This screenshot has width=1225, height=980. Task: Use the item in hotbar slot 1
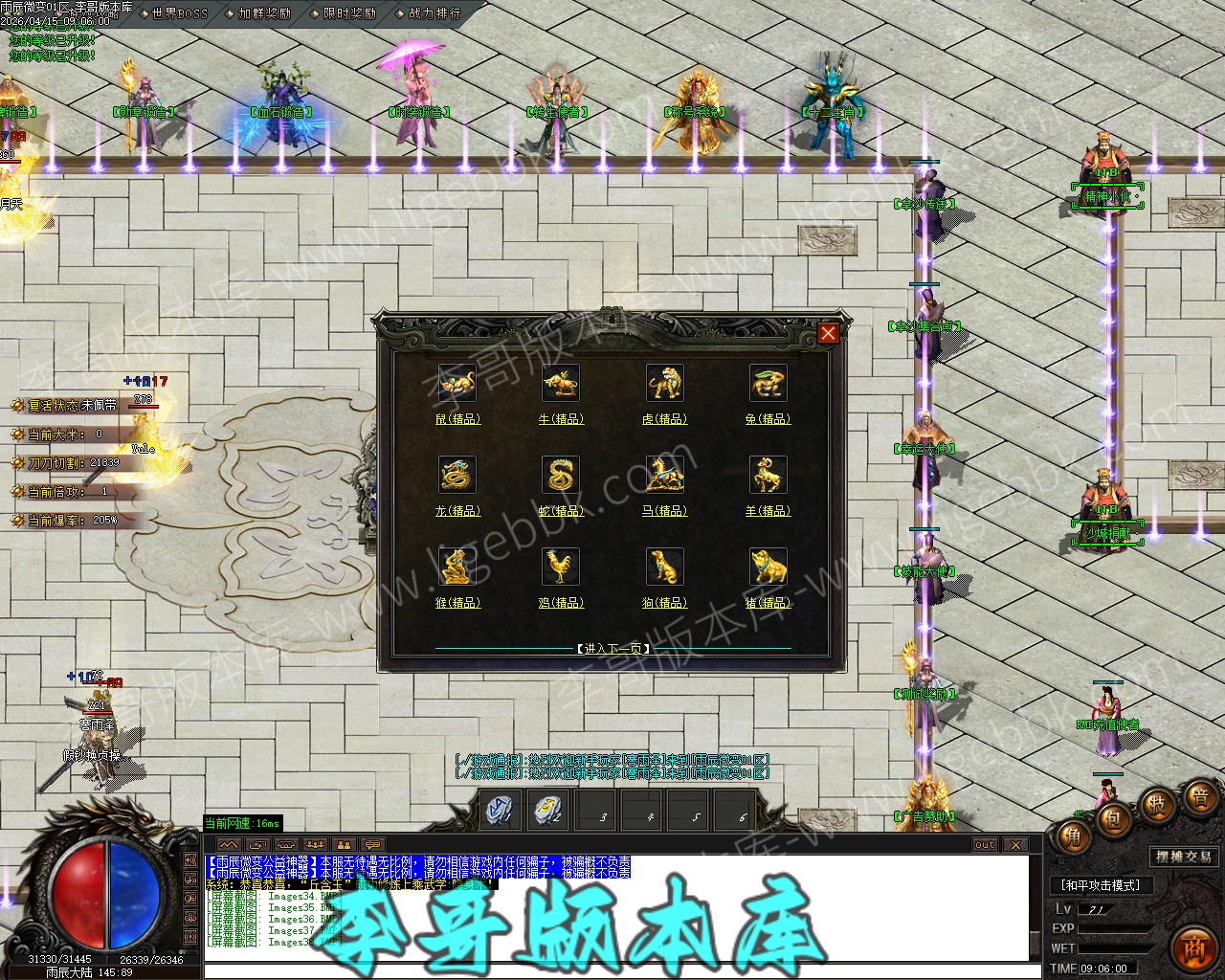tap(500, 811)
